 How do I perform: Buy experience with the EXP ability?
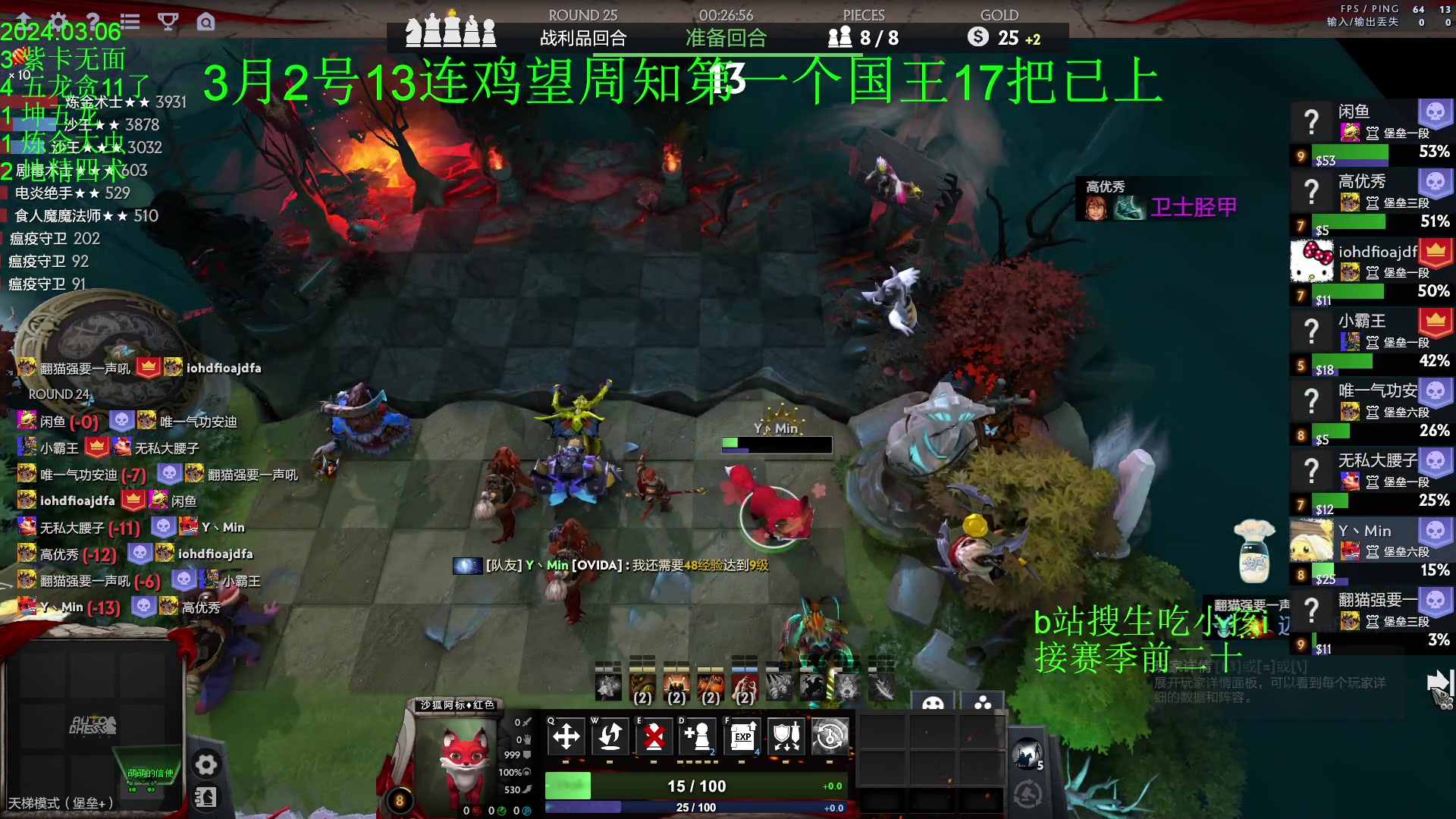pyautogui.click(x=742, y=736)
